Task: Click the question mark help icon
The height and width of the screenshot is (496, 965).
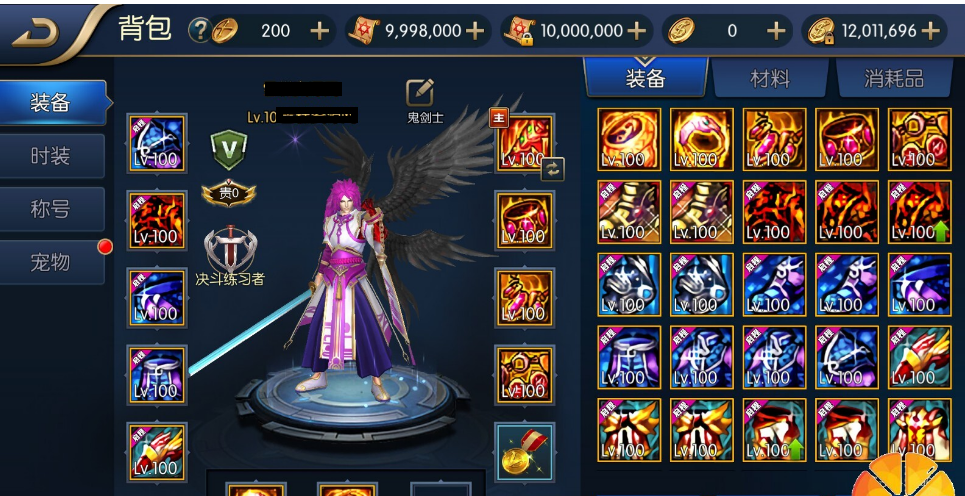Action: coord(199,31)
